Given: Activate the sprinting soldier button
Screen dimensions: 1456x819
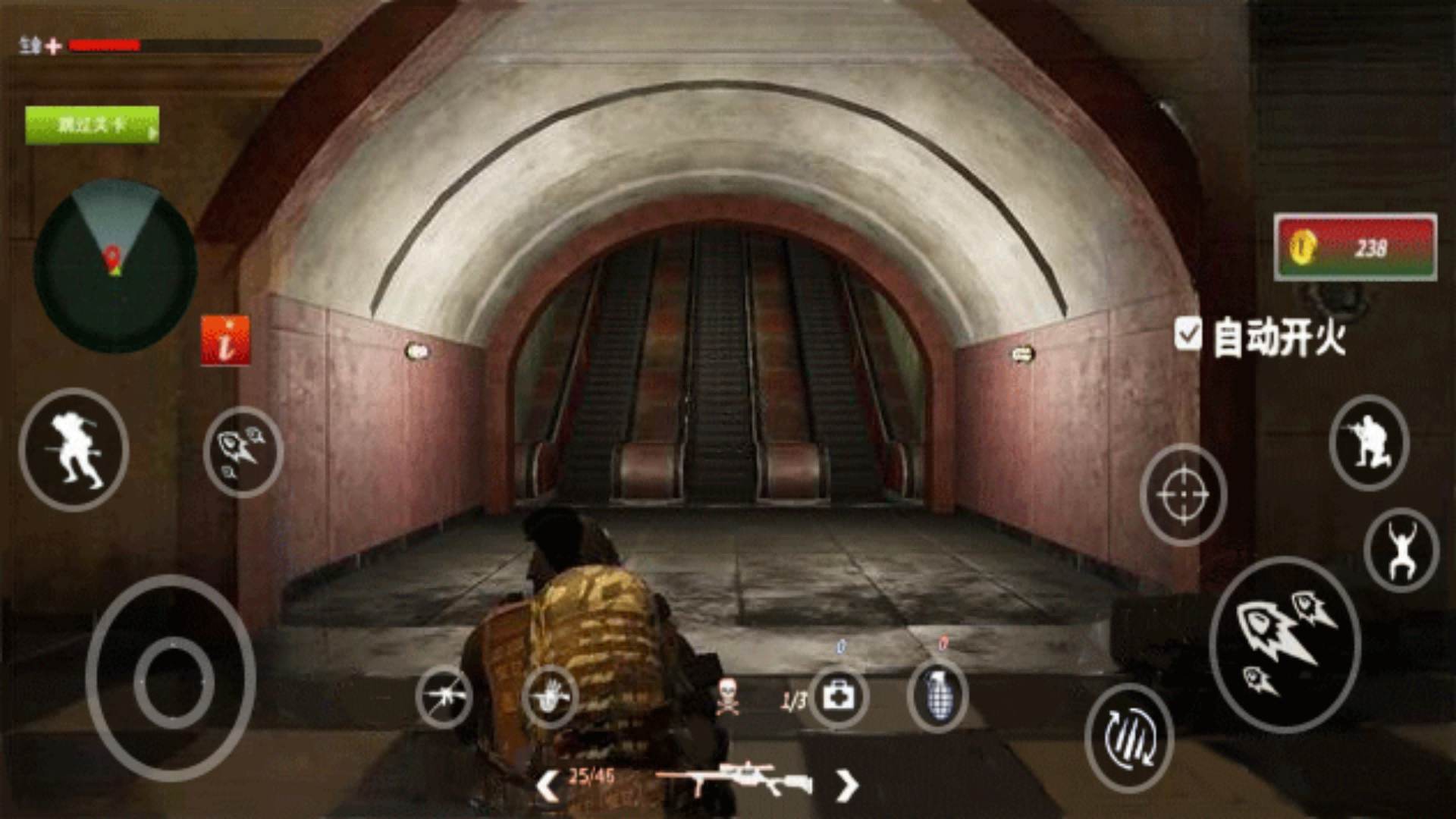Looking at the screenshot, I should pos(74,449).
